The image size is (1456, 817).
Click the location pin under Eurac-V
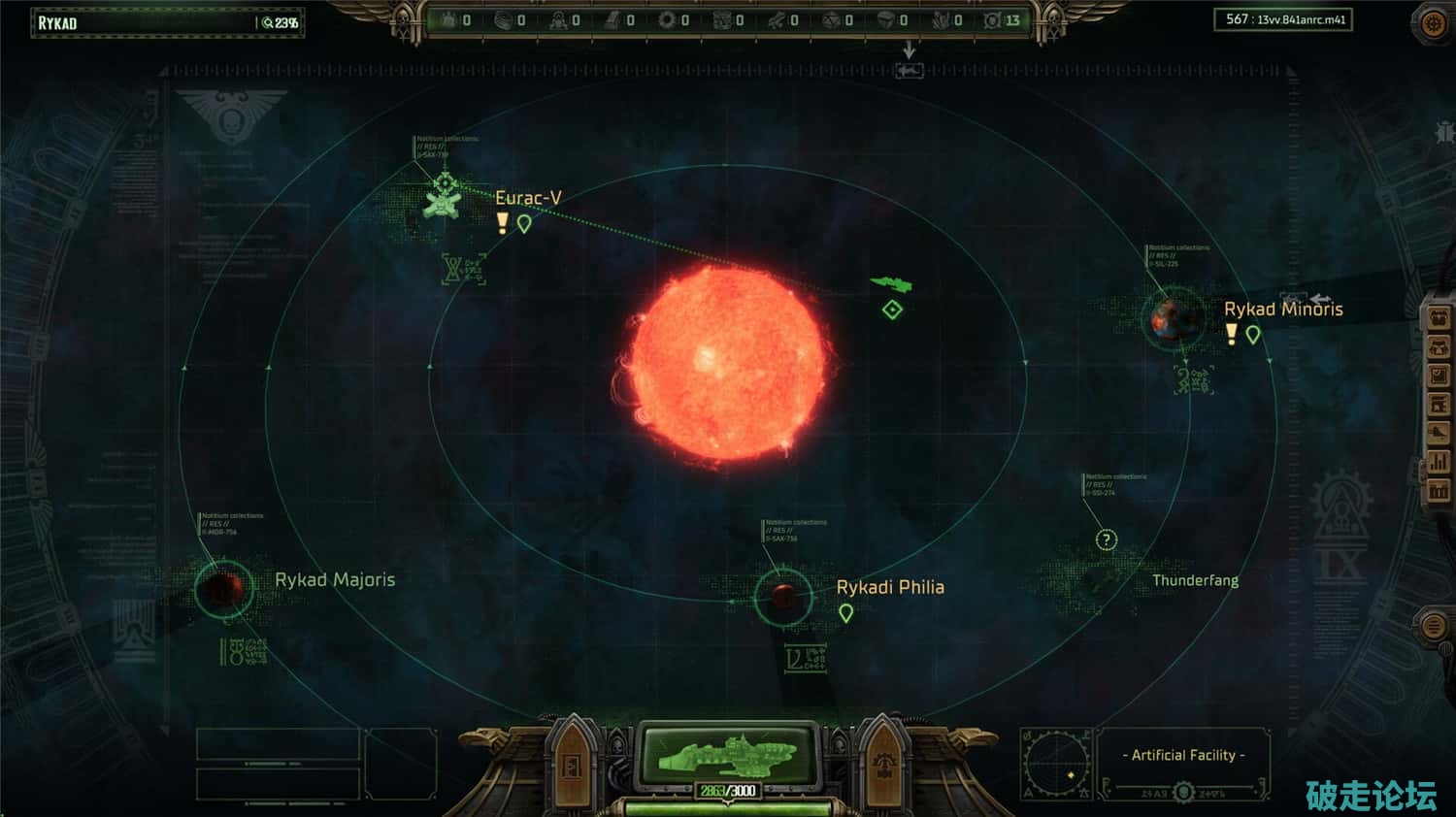pos(524,224)
